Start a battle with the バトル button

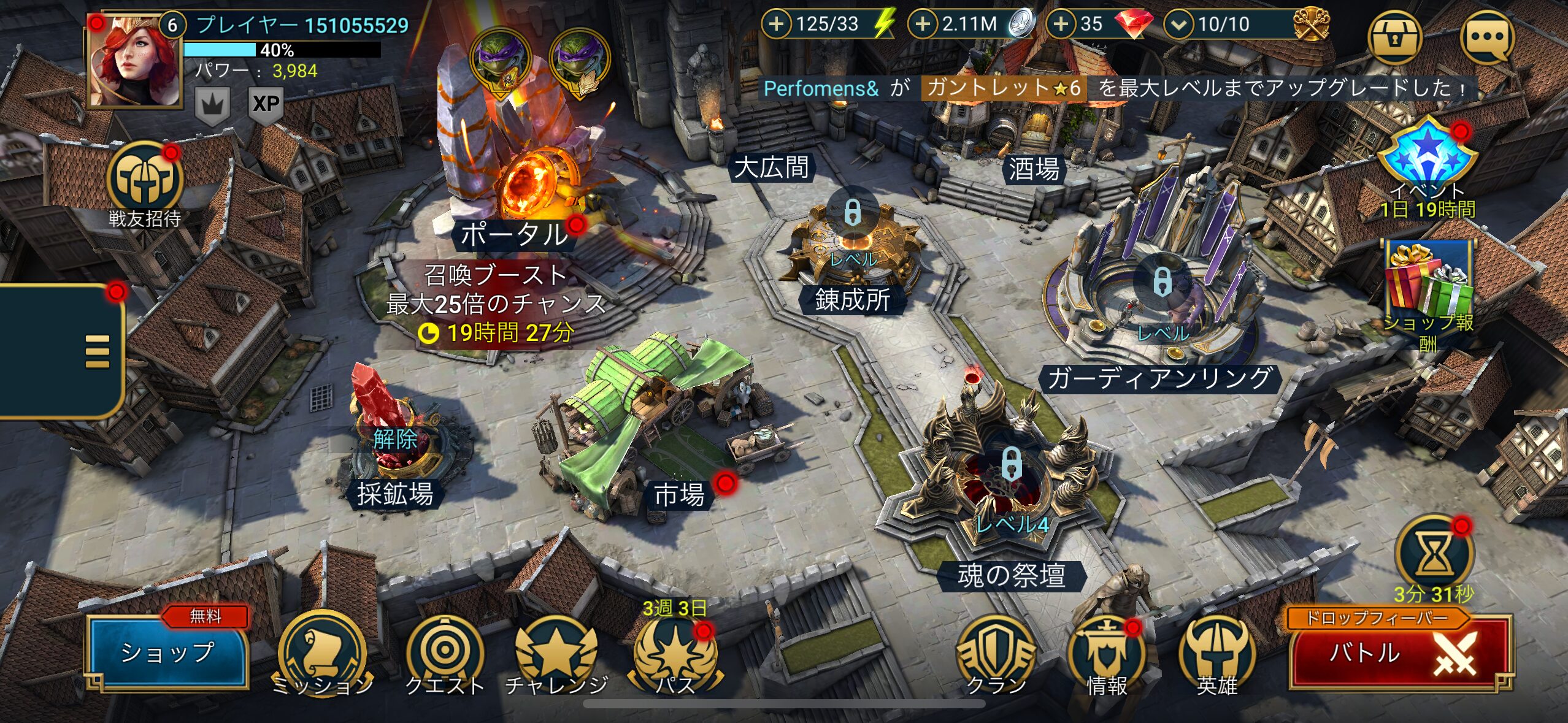pyautogui.click(x=1399, y=654)
